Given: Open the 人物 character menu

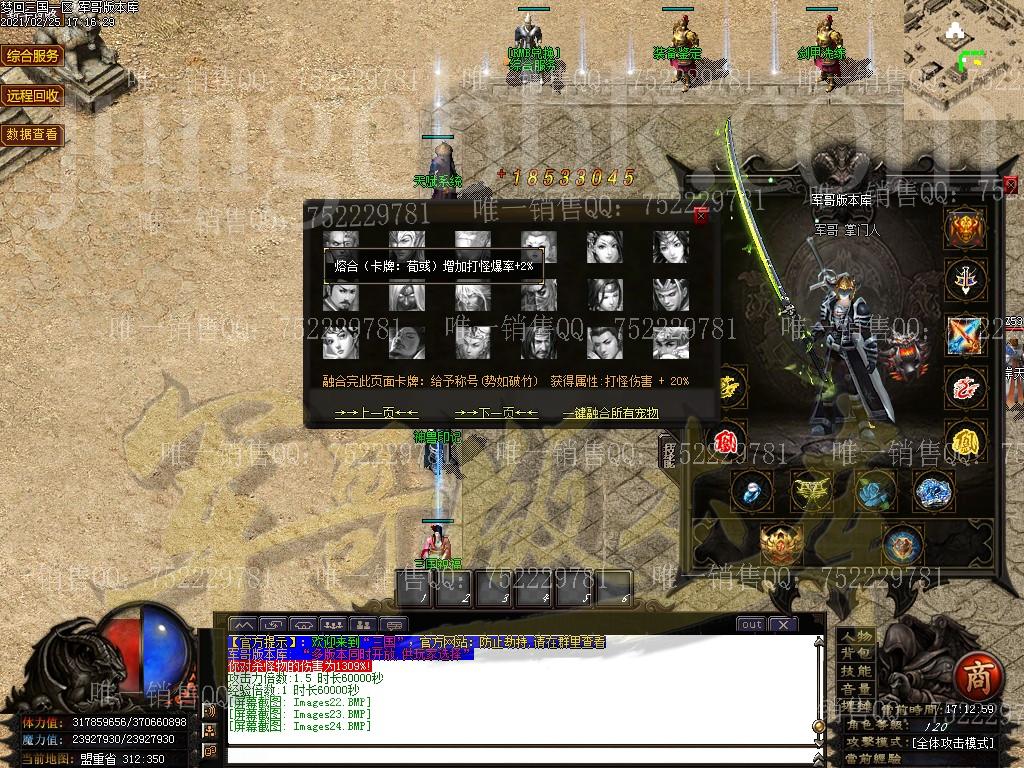Looking at the screenshot, I should (856, 637).
